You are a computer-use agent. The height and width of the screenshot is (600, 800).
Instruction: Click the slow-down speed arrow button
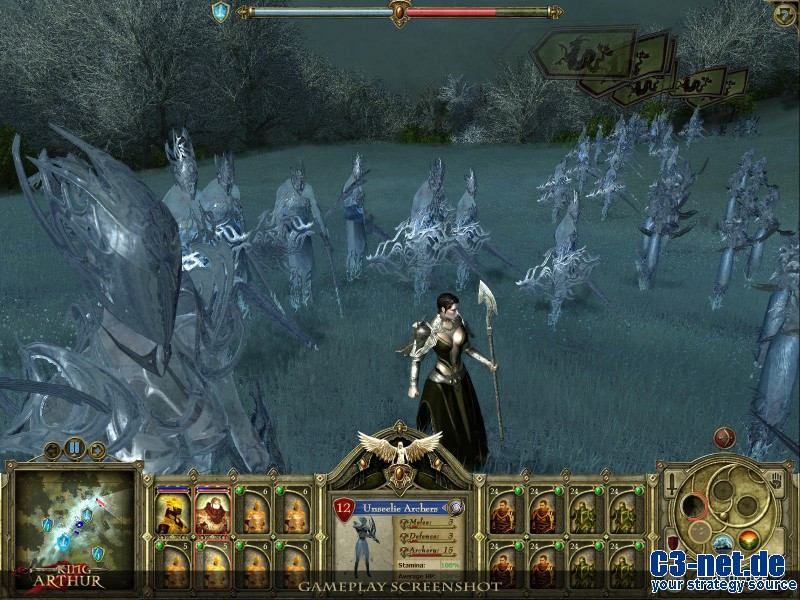52,451
